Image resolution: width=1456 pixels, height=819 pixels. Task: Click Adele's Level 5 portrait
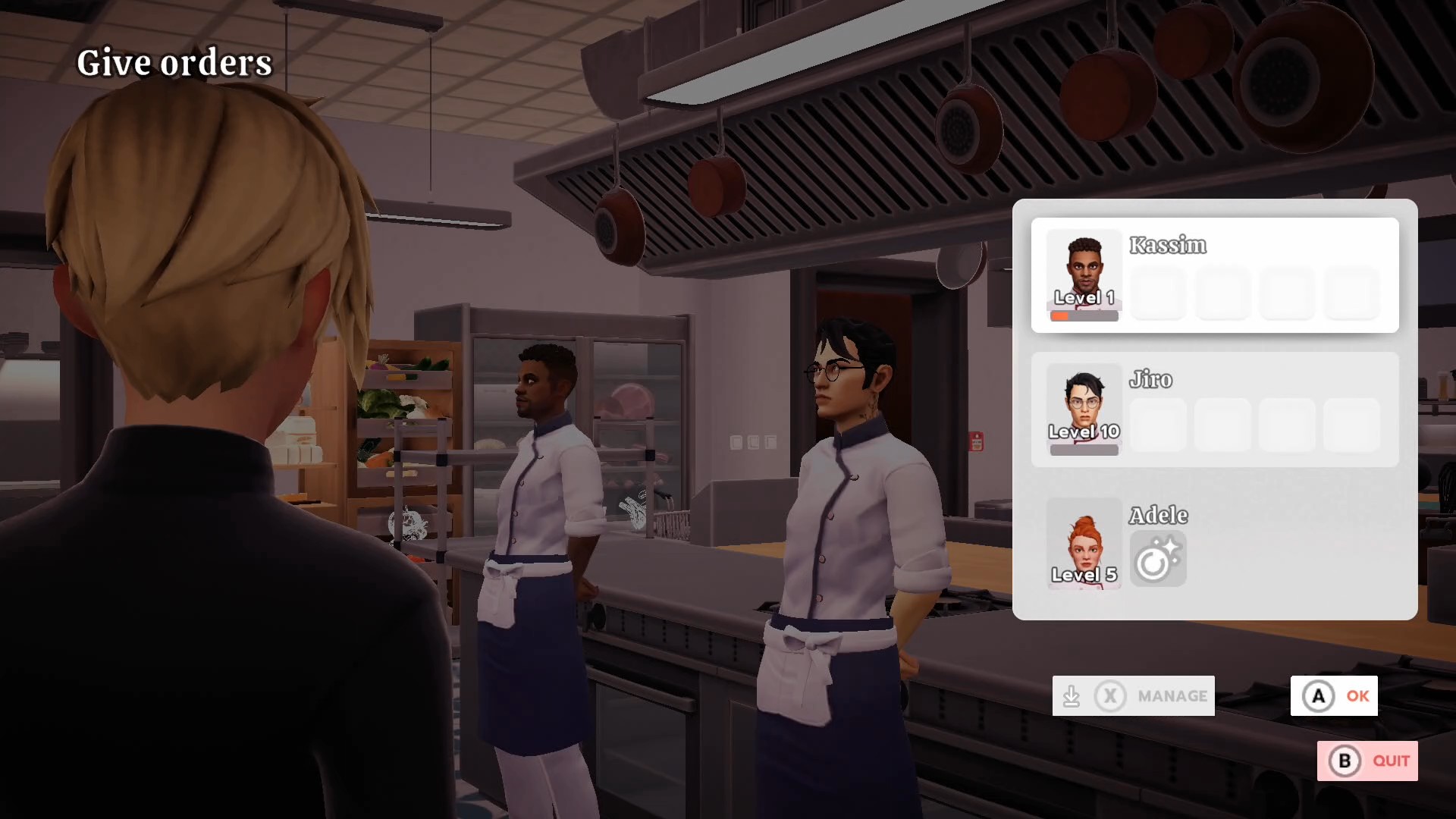point(1084,543)
